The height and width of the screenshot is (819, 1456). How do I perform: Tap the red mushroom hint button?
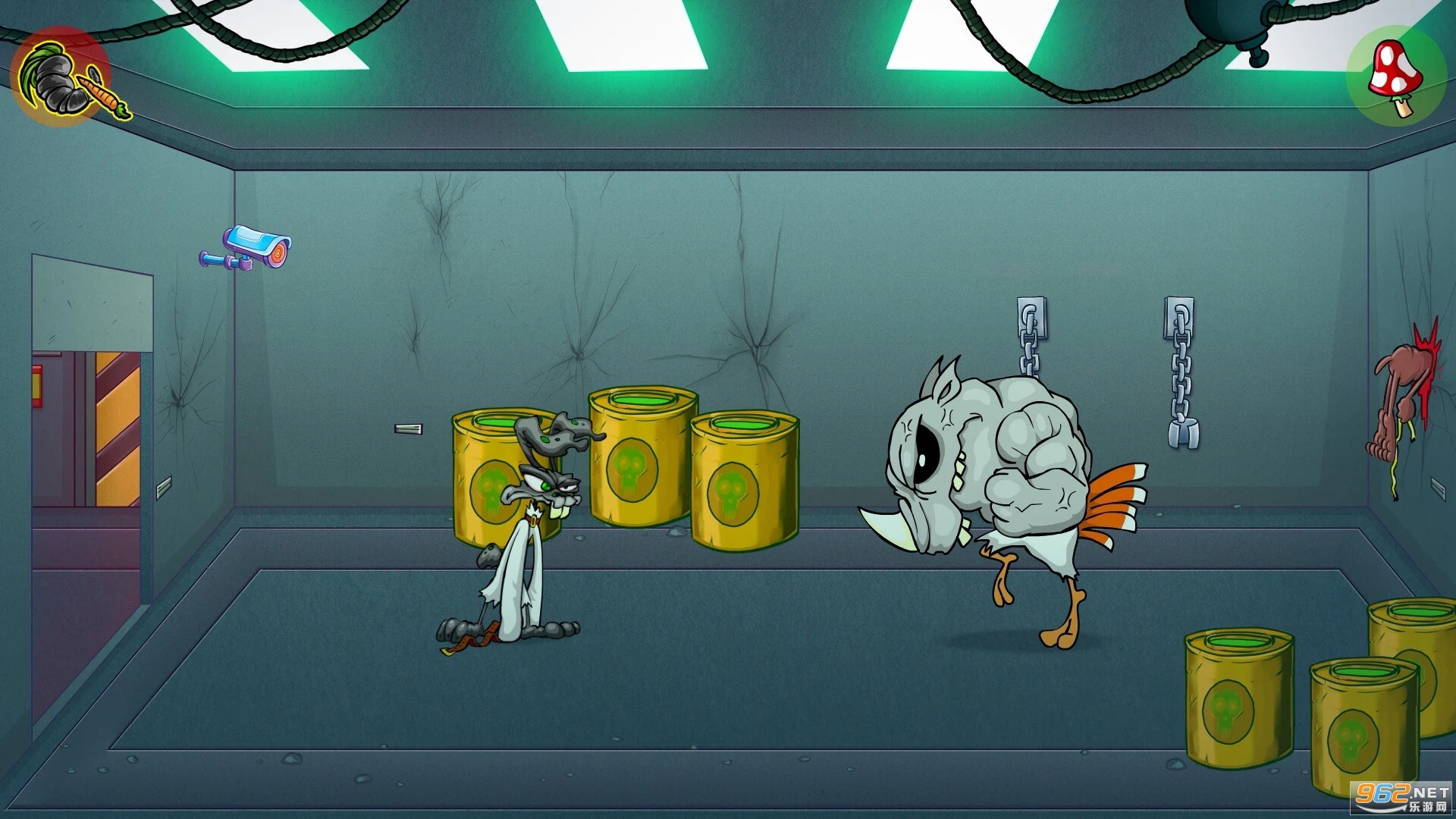click(x=1396, y=76)
